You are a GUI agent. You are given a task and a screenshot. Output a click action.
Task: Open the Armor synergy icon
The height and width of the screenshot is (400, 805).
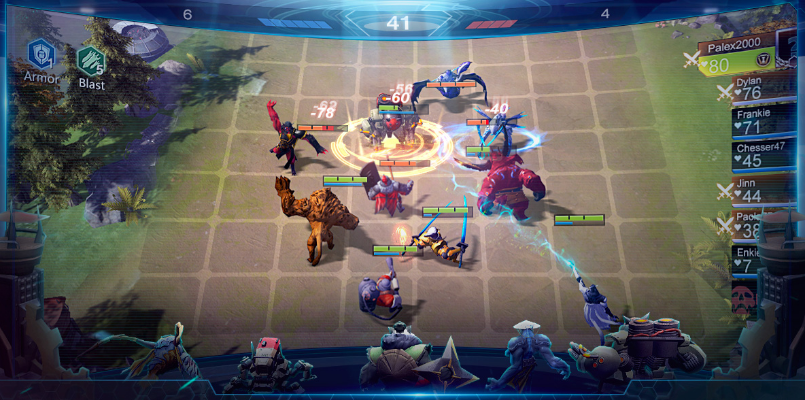[x=40, y=53]
